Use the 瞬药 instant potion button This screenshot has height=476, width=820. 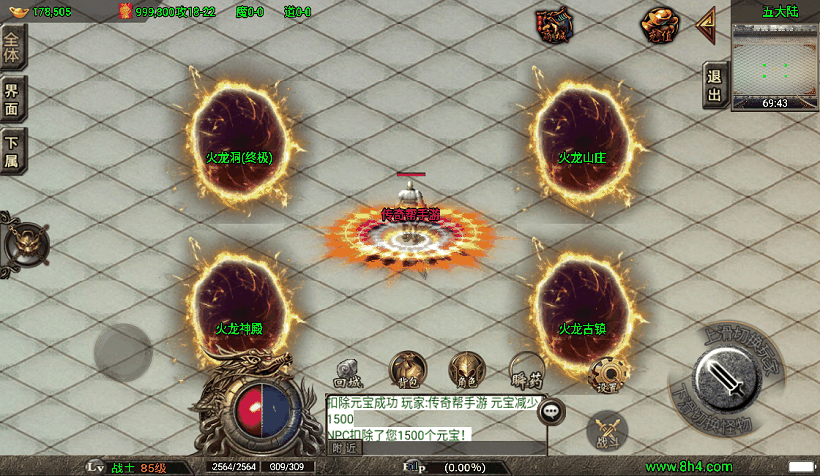coord(526,370)
